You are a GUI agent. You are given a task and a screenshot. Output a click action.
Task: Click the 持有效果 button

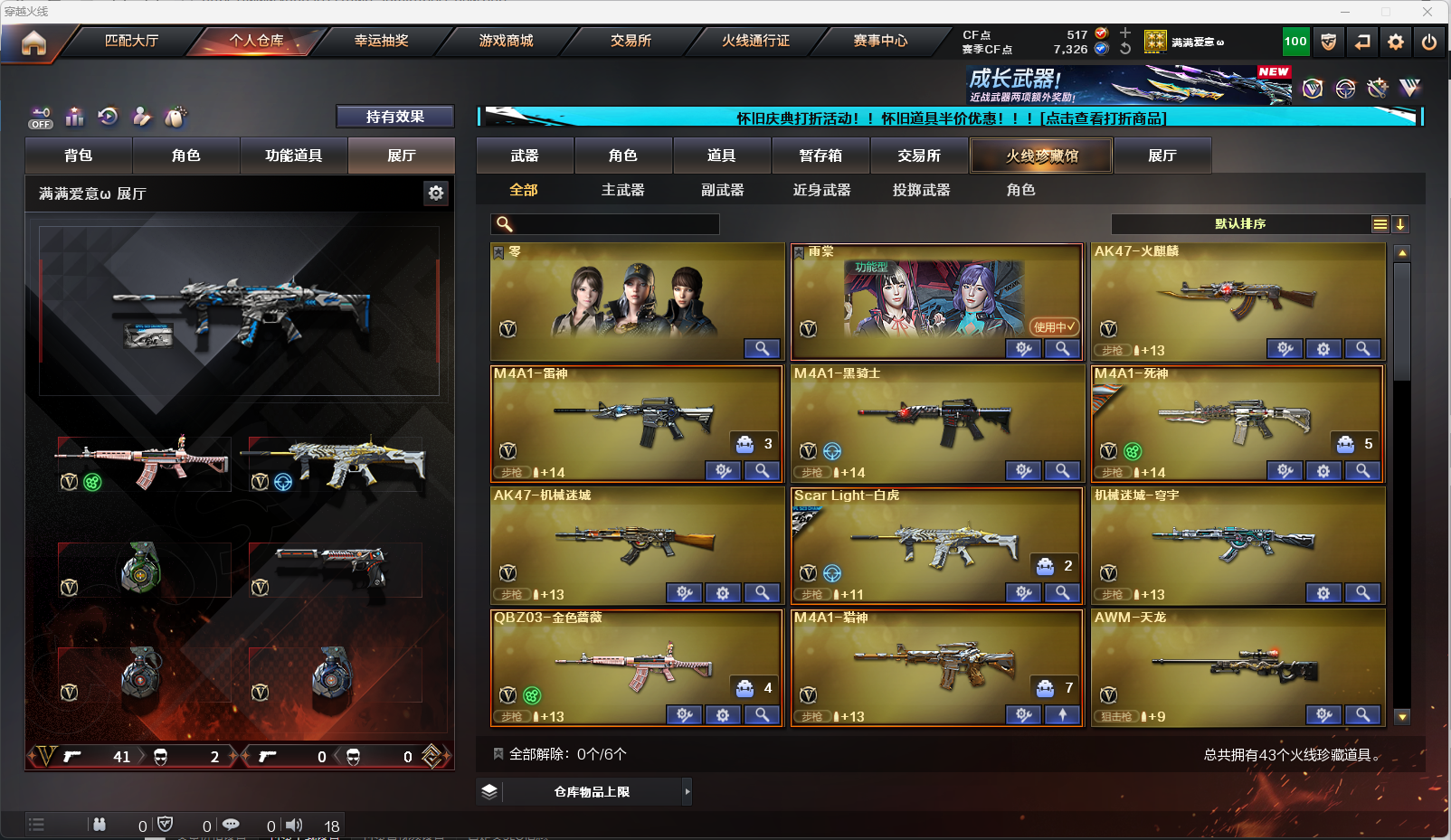(394, 117)
